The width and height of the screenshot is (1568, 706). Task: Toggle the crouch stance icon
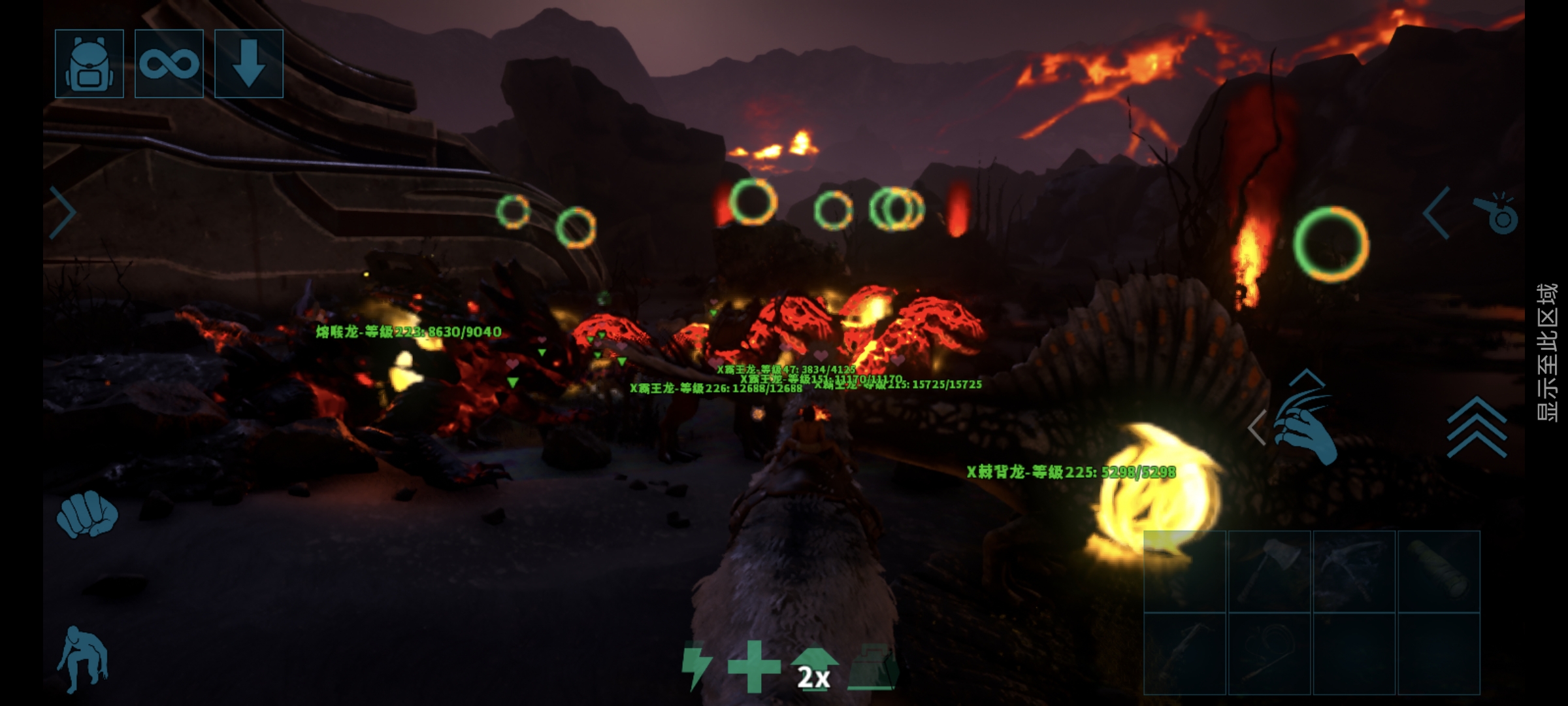(83, 659)
